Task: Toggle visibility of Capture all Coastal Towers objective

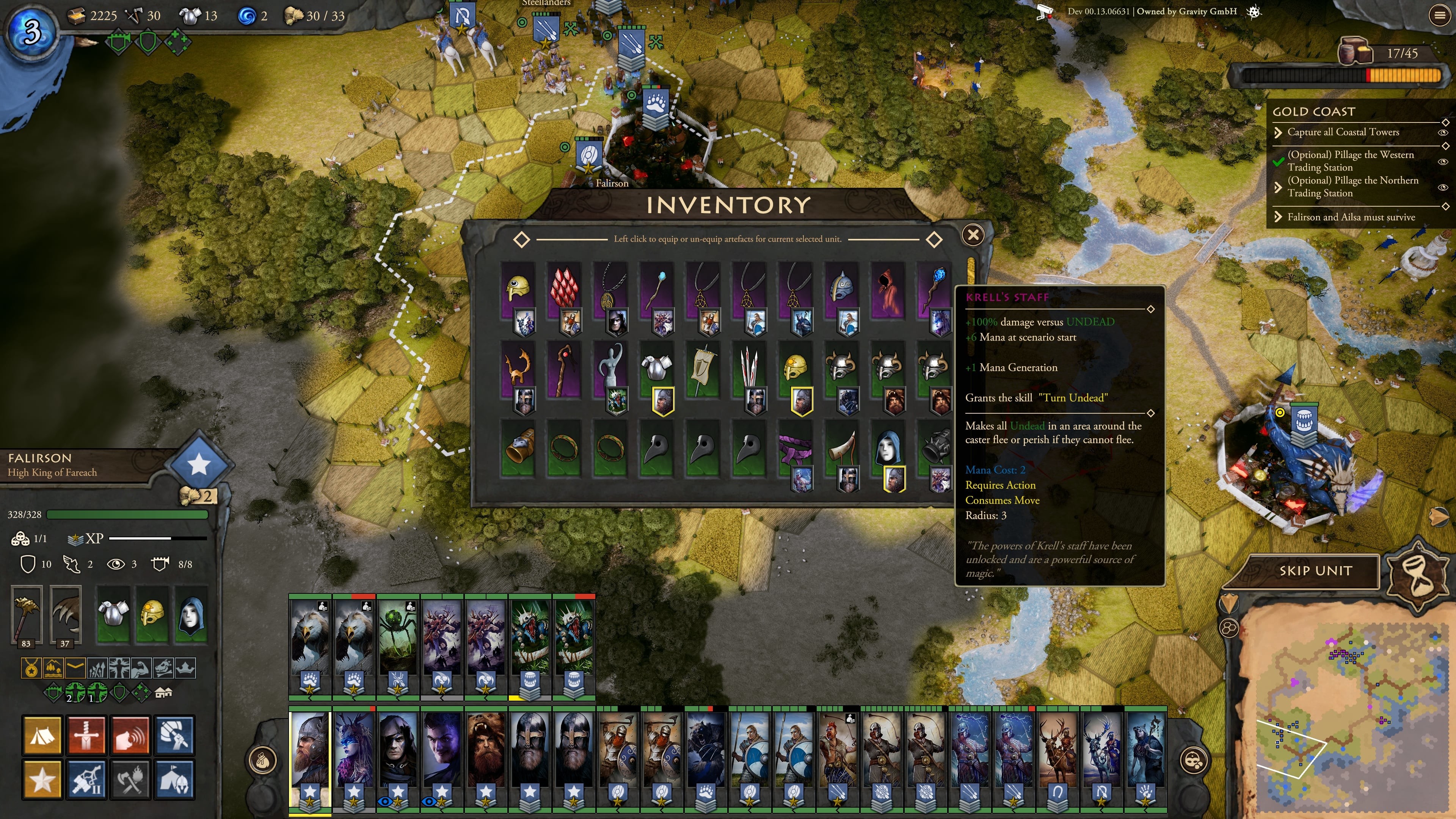Action: click(x=1443, y=132)
